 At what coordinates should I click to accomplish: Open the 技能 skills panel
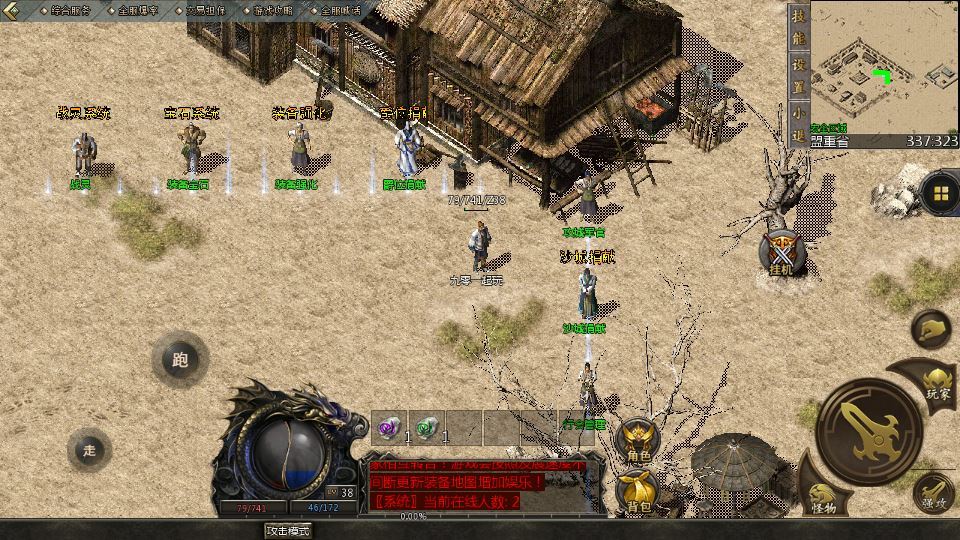tap(798, 28)
